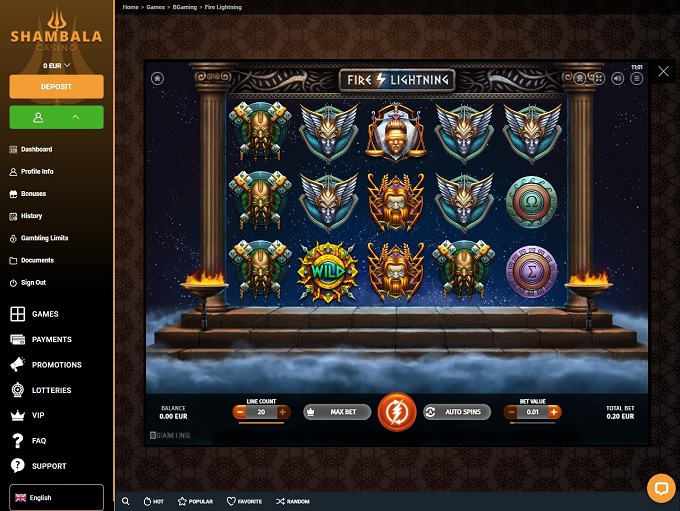Select the Max Bet button

click(x=337, y=412)
